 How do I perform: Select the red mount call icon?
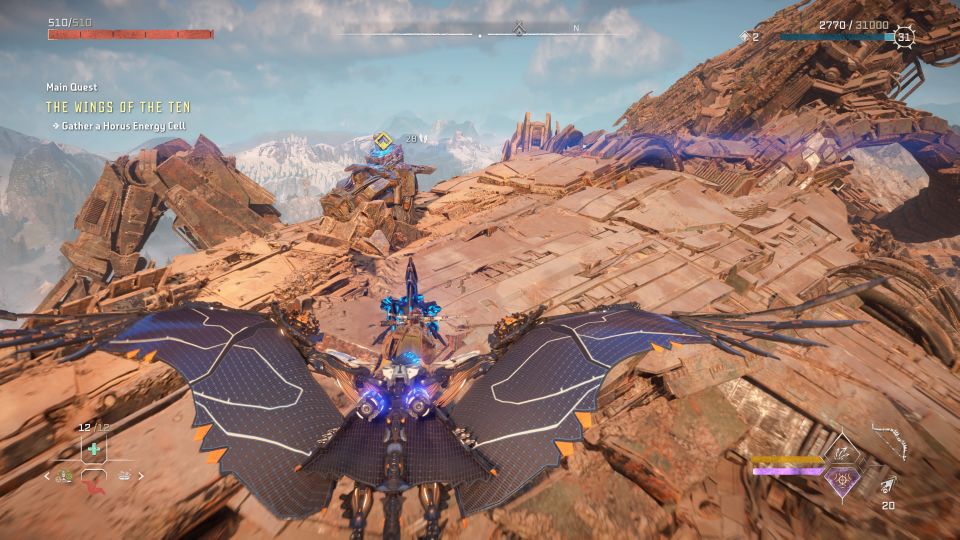pyautogui.click(x=95, y=487)
